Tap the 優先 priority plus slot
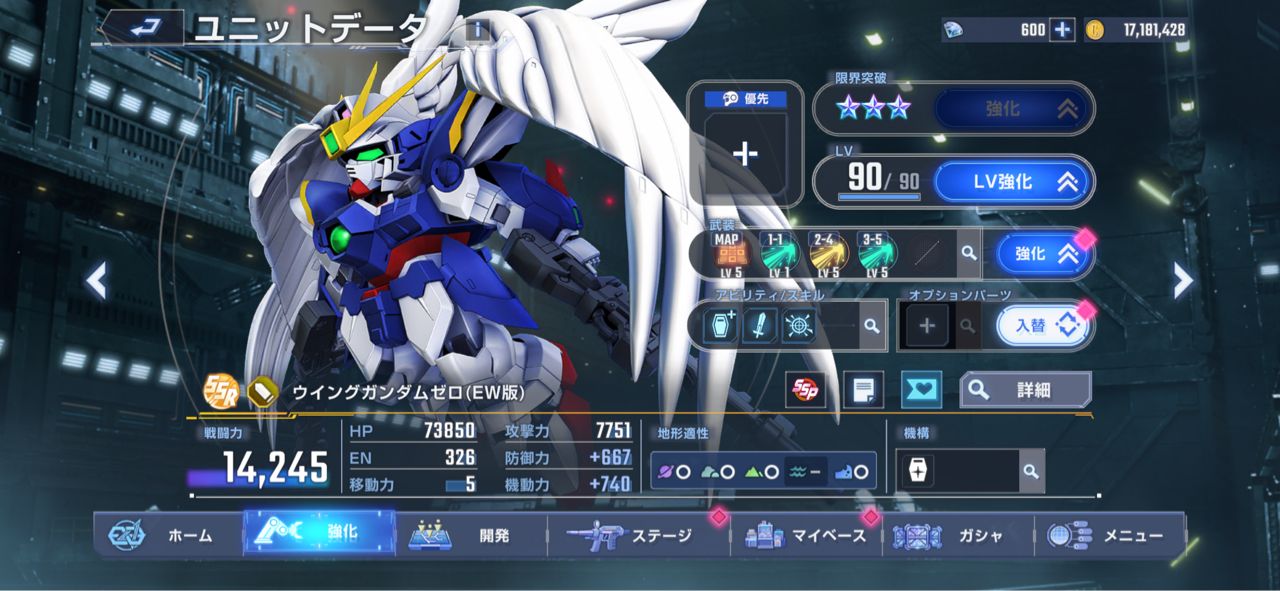The image size is (1280, 591). coord(746,154)
